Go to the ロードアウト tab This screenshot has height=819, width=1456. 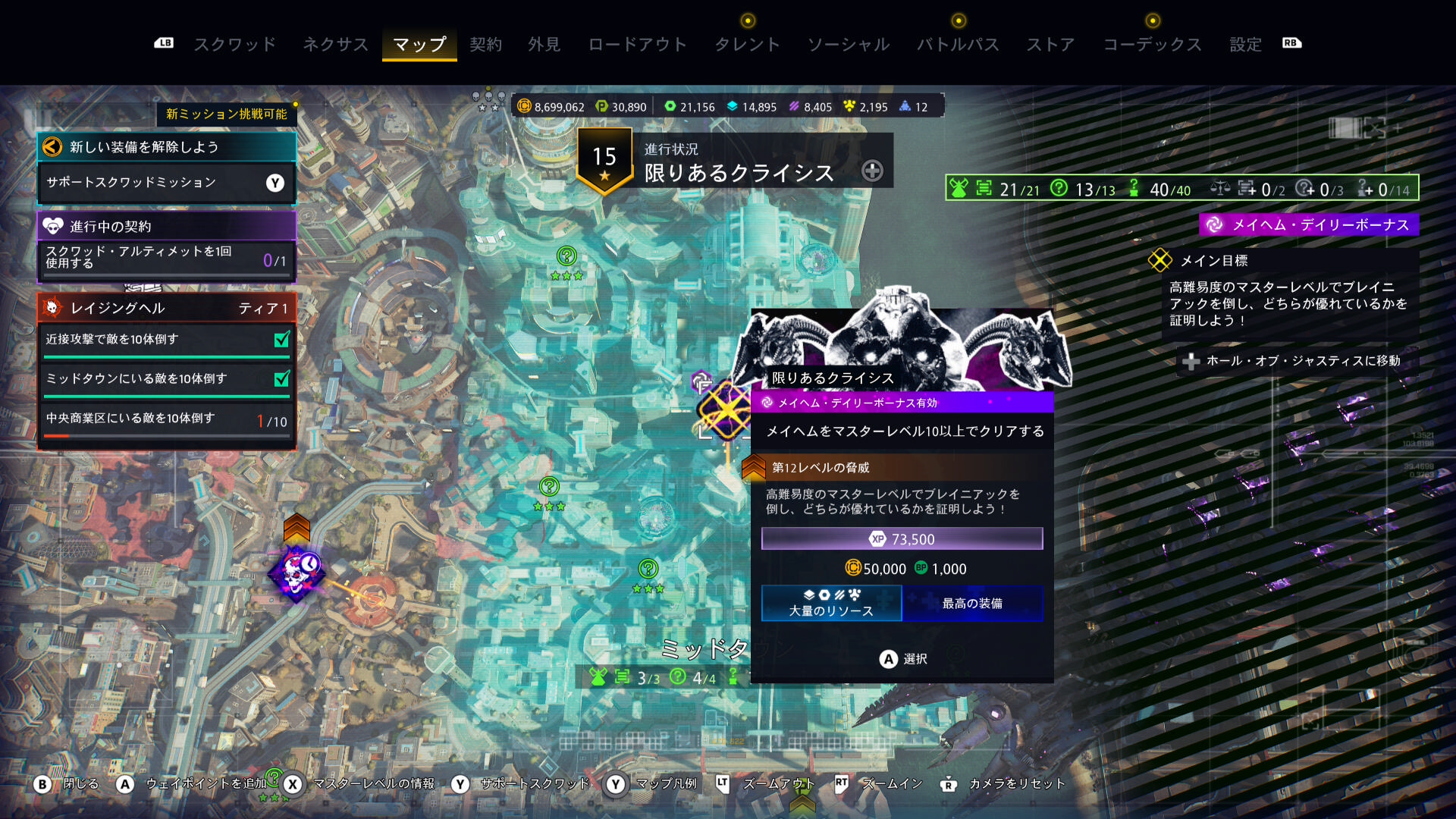(637, 45)
